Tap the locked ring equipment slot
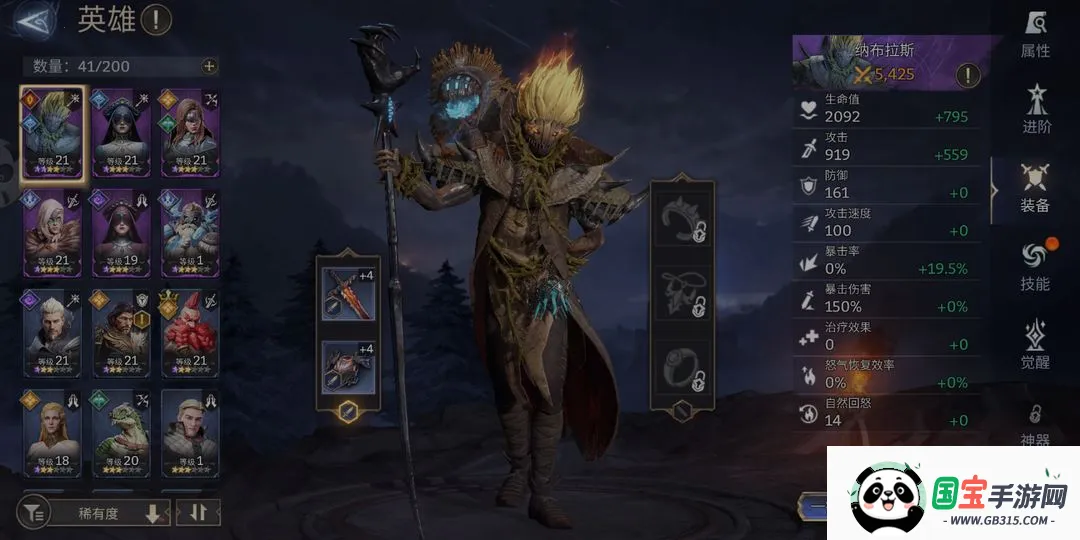This screenshot has height=540, width=1080. [x=682, y=367]
